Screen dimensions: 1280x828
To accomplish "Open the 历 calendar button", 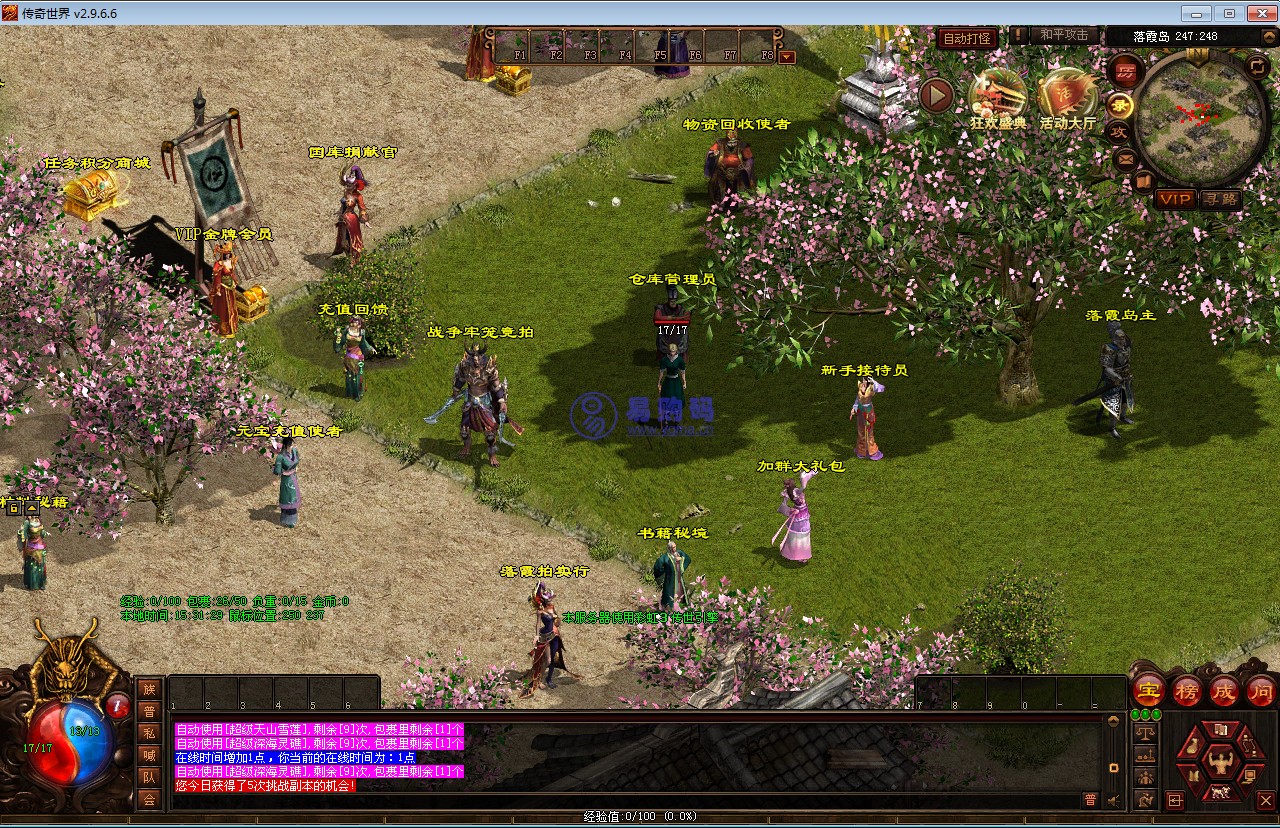I will click(1126, 72).
